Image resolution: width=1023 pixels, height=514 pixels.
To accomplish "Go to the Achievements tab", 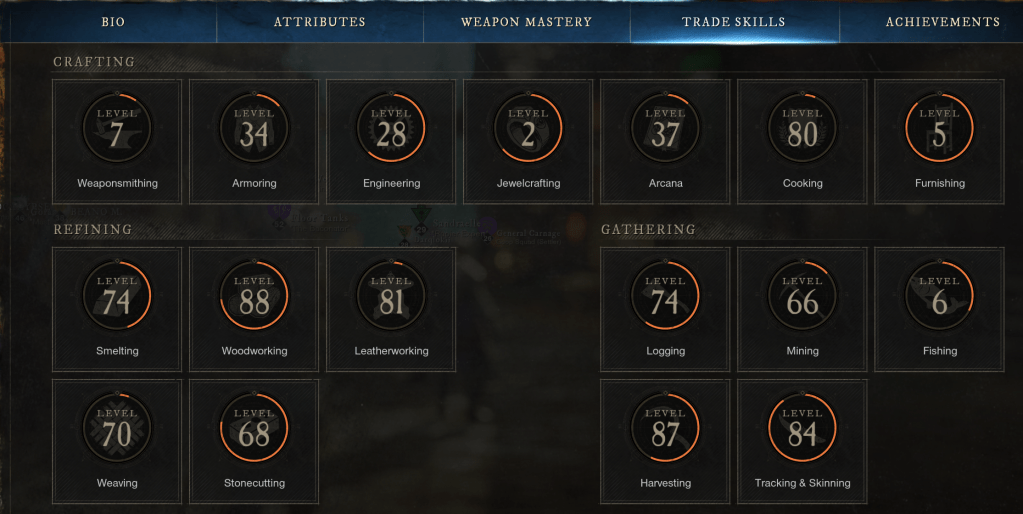I will [x=942, y=22].
